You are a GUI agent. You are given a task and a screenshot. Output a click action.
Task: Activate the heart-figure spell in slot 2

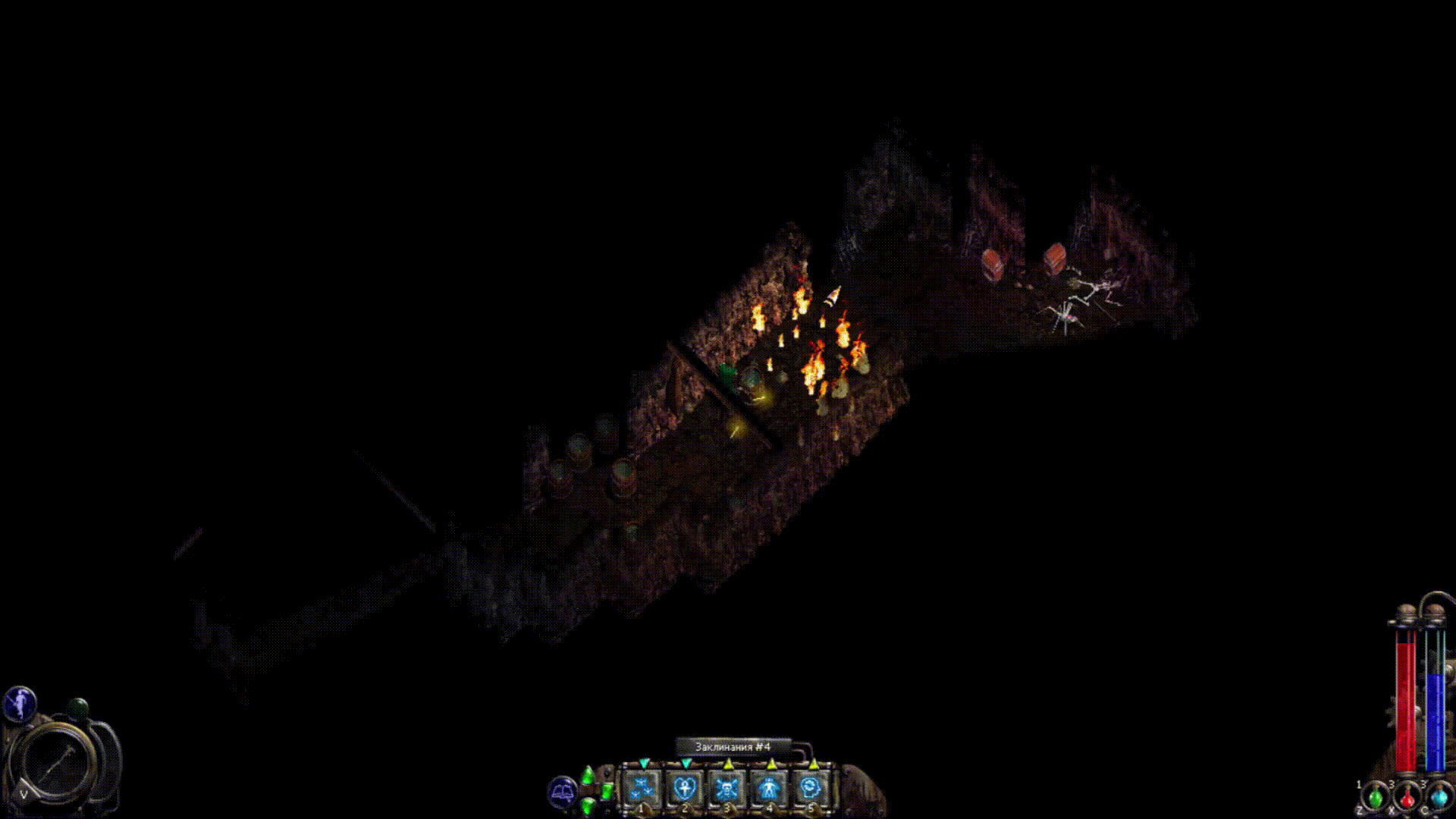click(685, 789)
